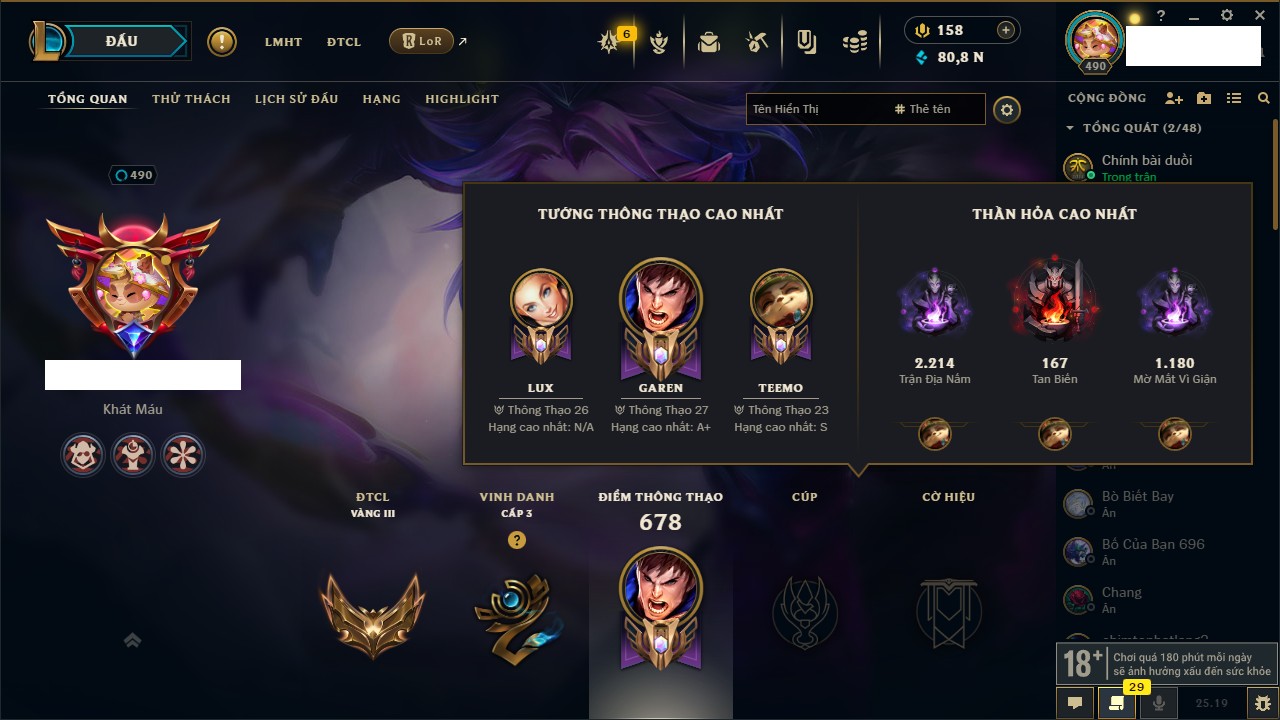This screenshot has height=720, width=1280.
Task: Select the HẠNG tab
Action: (381, 99)
